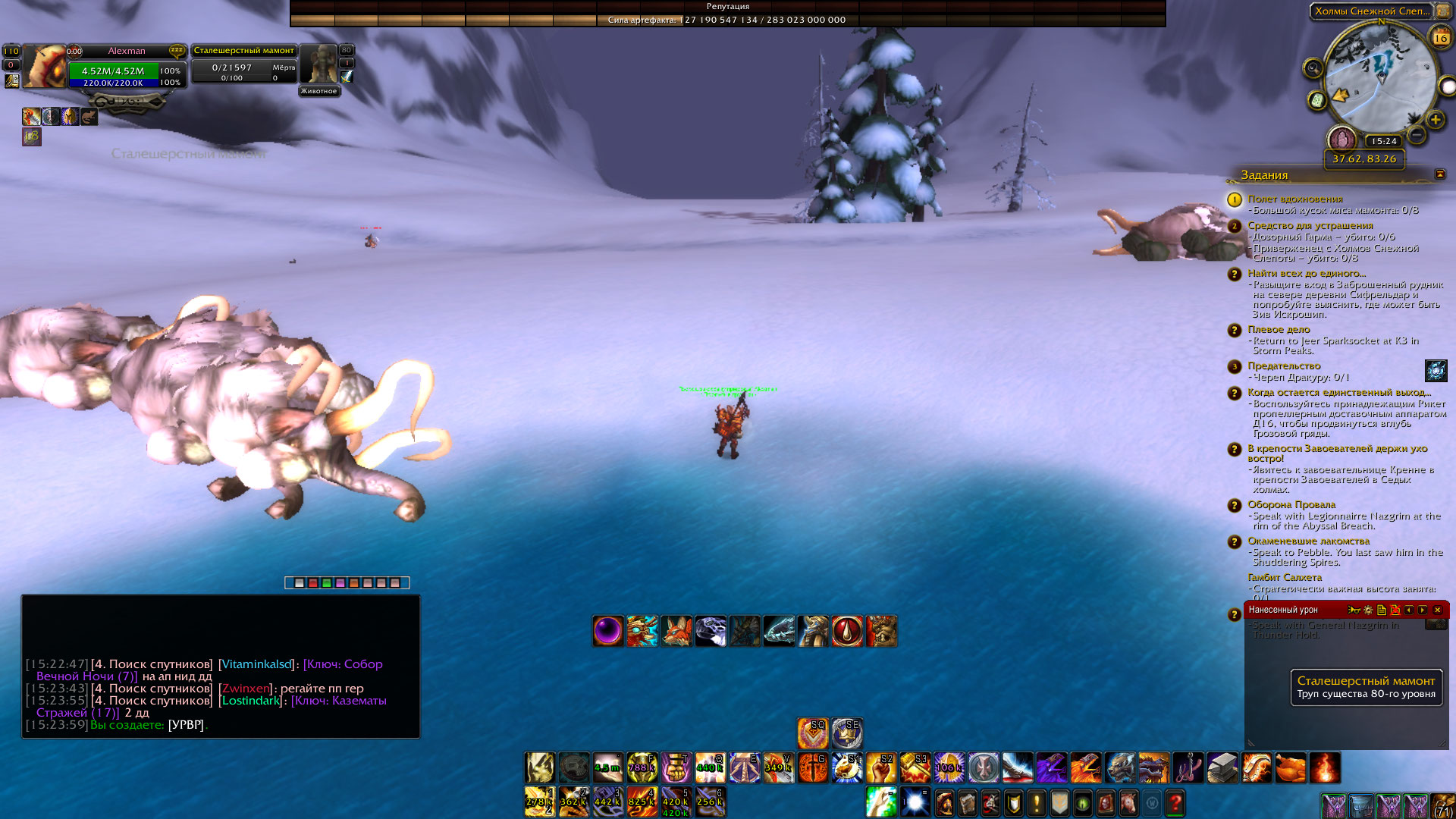Cast the ability bound to key 4

click(642, 802)
